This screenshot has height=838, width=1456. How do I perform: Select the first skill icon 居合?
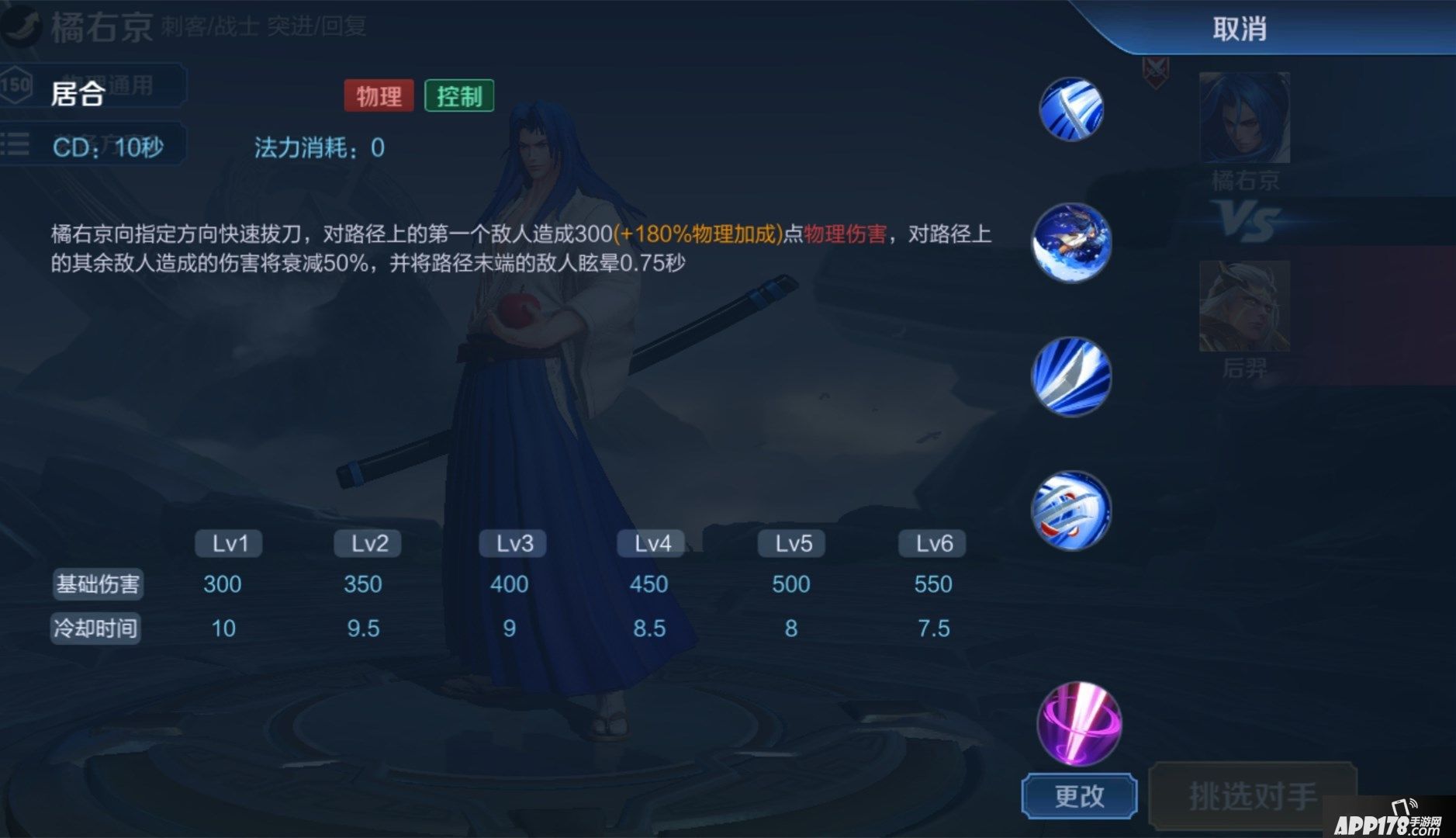[1070, 109]
